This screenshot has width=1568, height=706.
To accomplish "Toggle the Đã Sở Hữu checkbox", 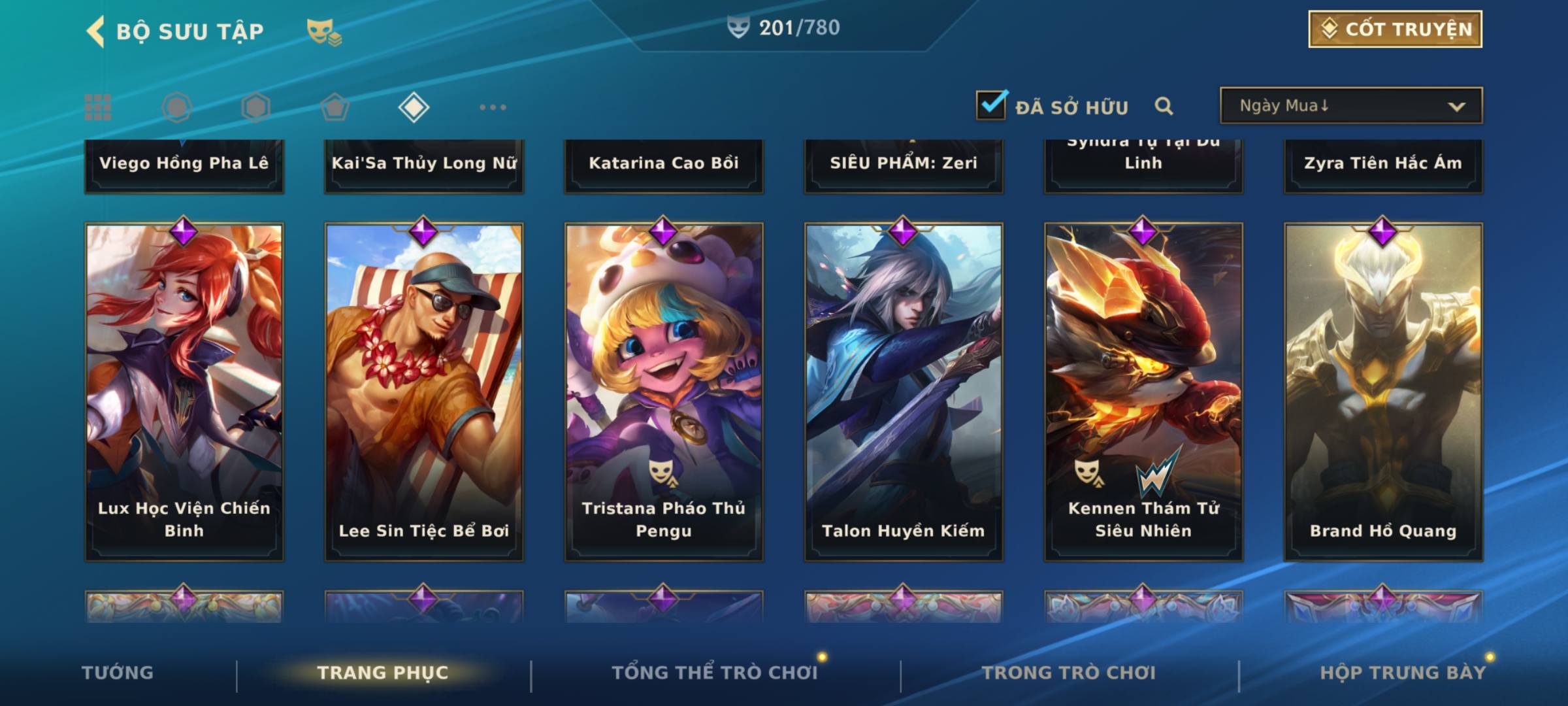I will (991, 105).
